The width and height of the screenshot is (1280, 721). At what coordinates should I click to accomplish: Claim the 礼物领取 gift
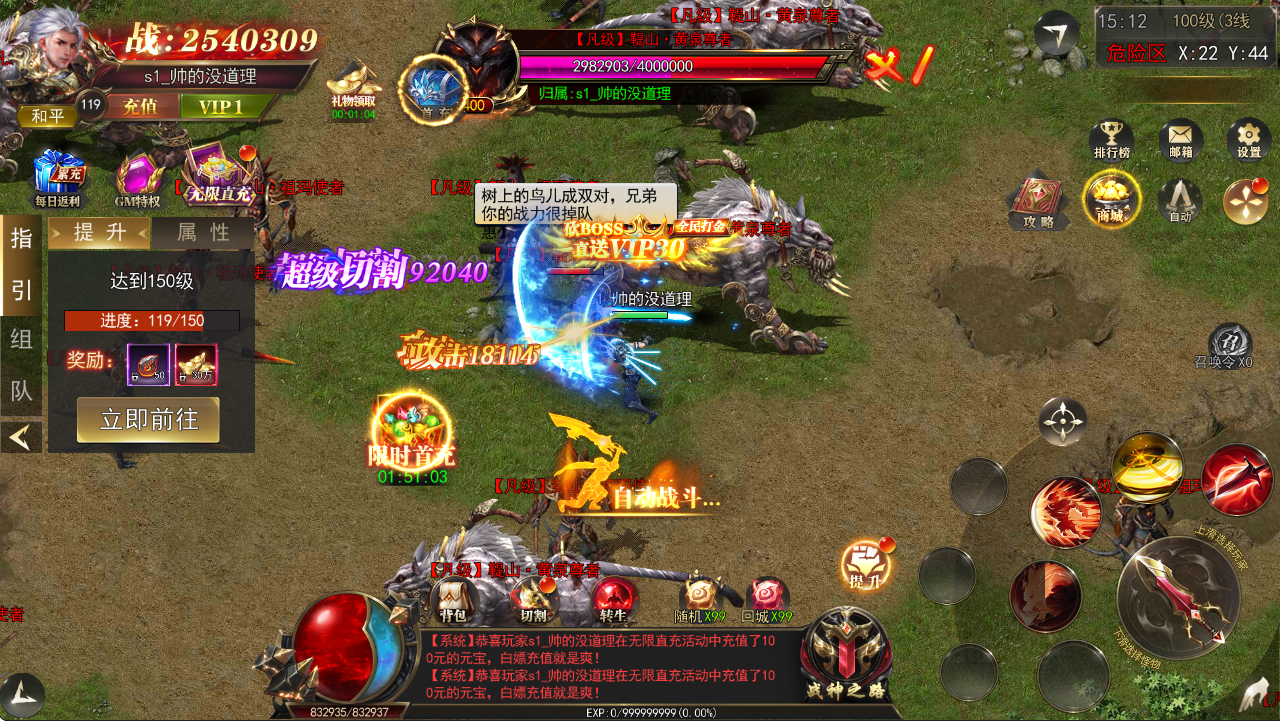click(x=354, y=85)
